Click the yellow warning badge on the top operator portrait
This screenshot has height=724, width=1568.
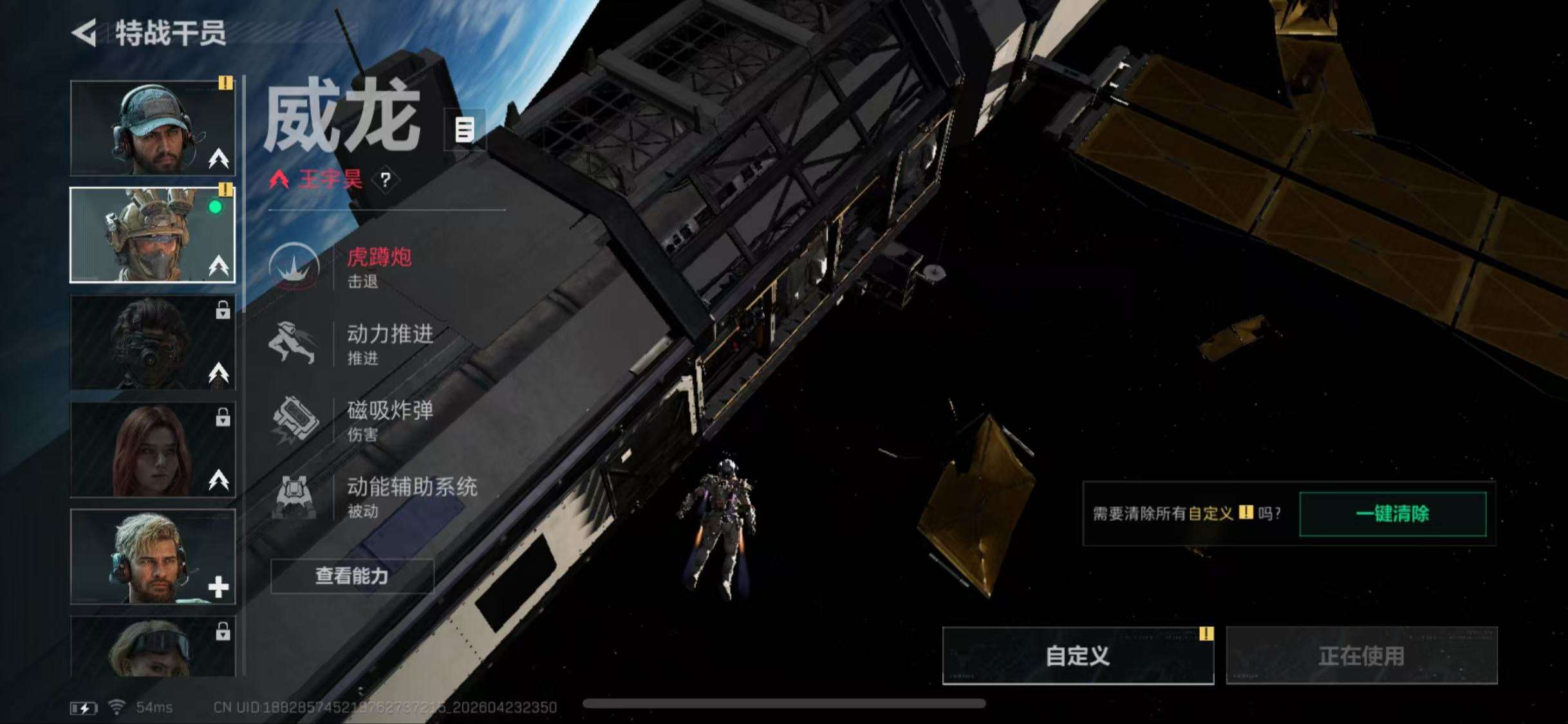click(x=225, y=82)
